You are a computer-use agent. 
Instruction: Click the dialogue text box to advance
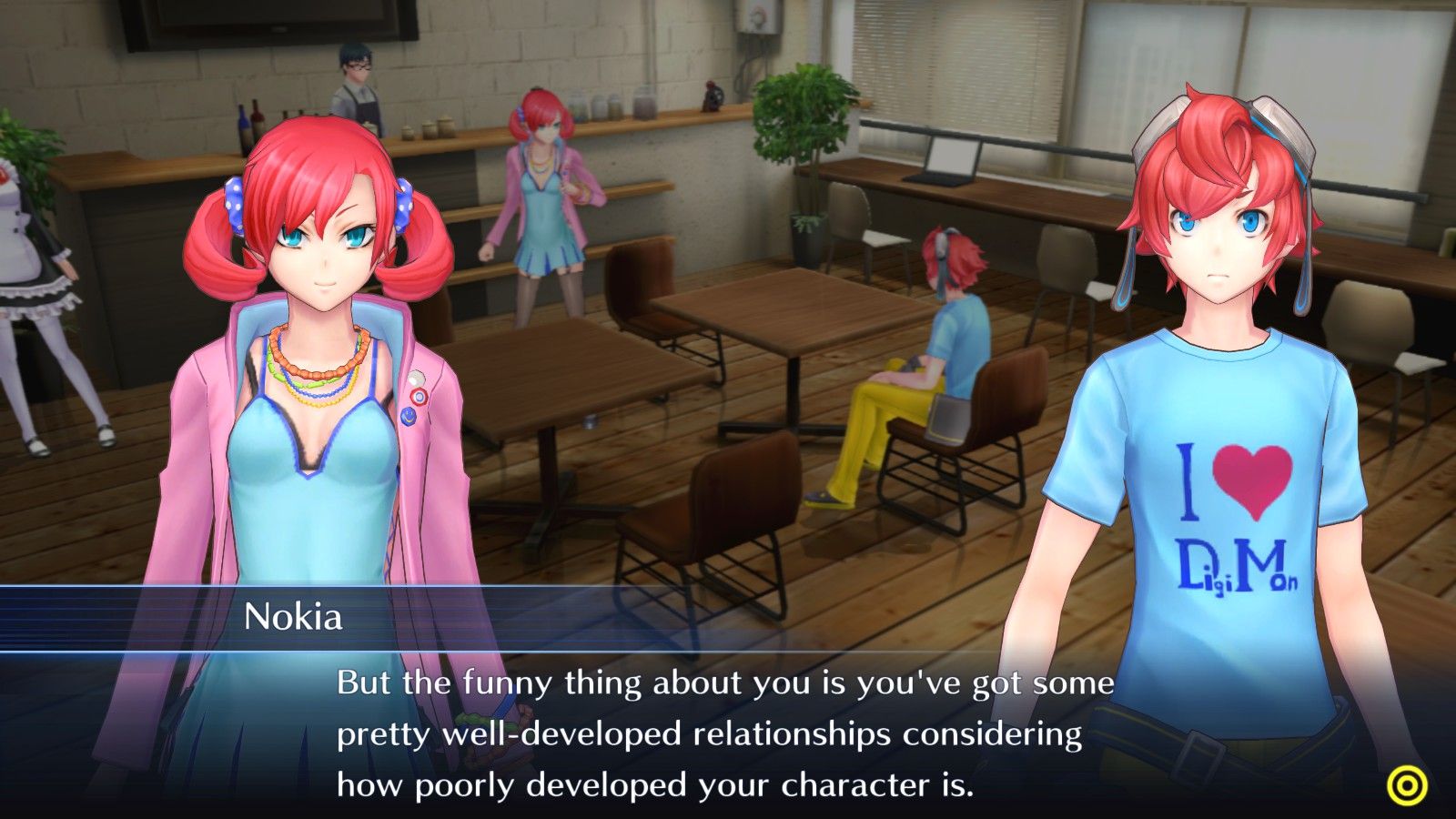point(728,728)
